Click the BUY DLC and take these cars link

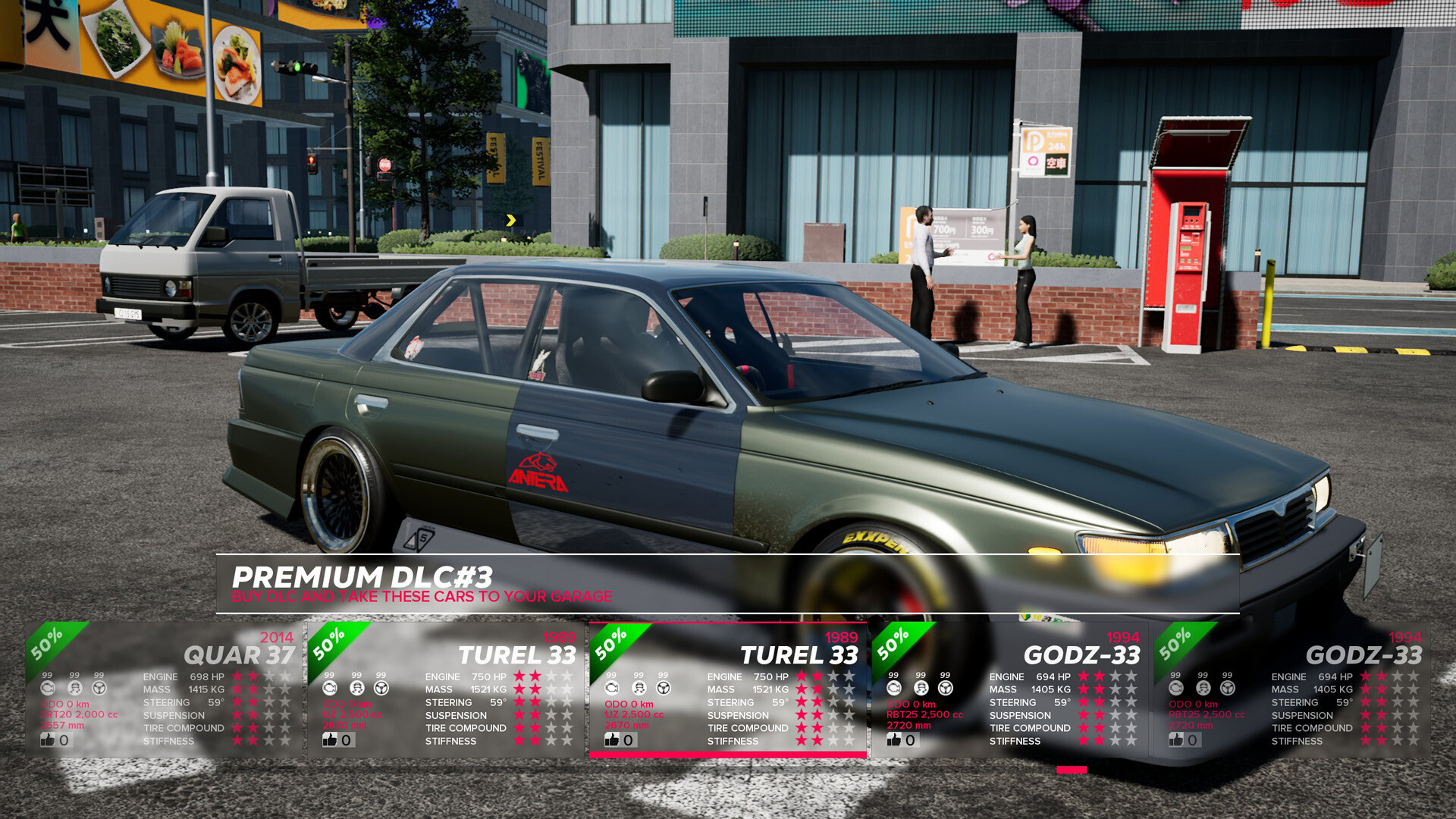point(422,597)
